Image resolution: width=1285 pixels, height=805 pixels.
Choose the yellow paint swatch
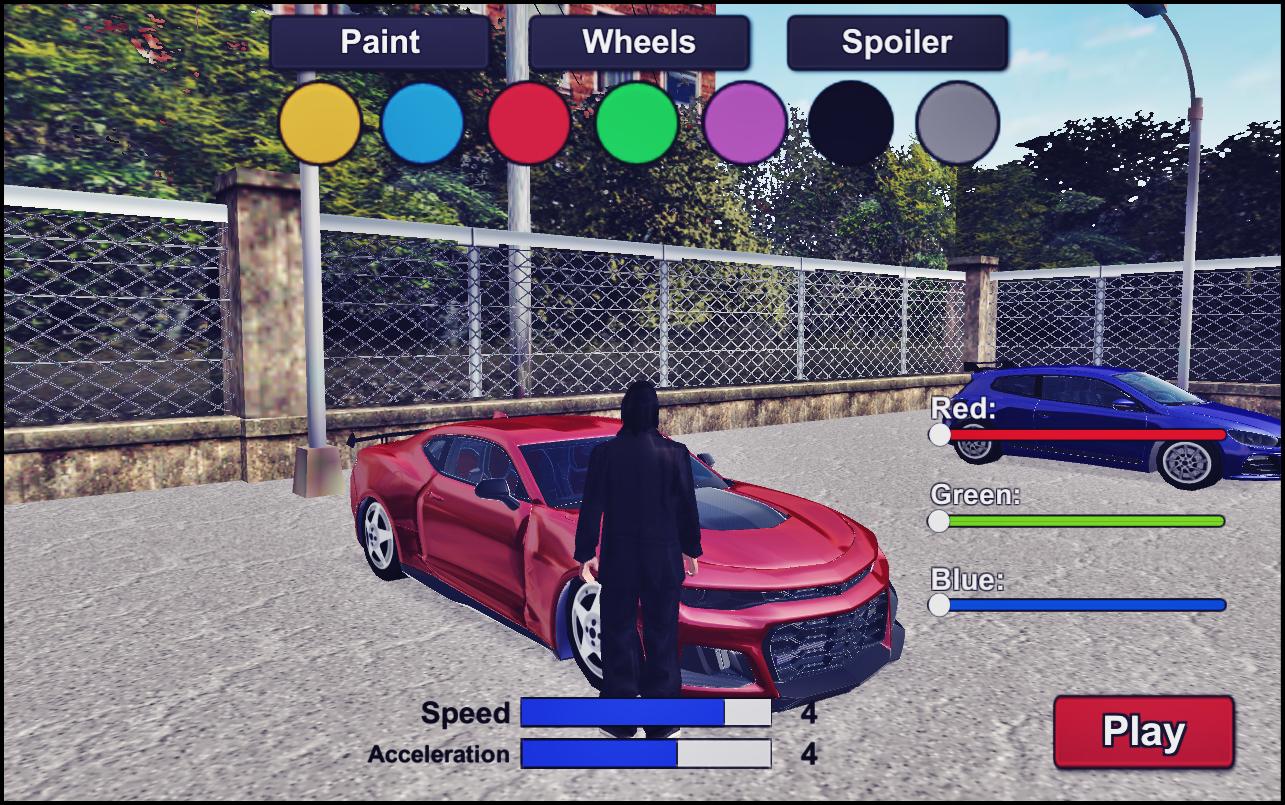[x=320, y=123]
